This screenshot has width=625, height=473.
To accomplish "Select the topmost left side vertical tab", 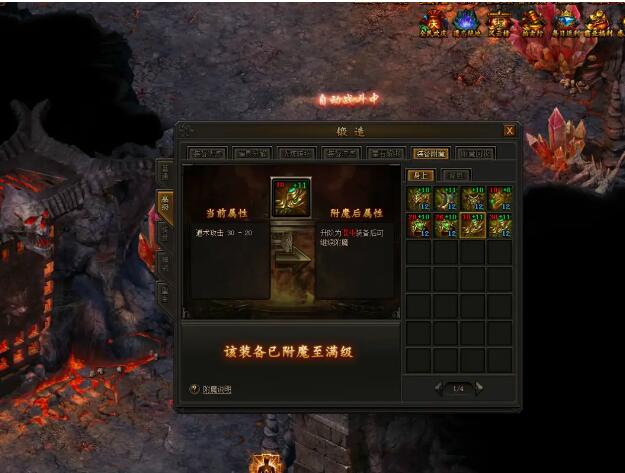I will [164, 170].
